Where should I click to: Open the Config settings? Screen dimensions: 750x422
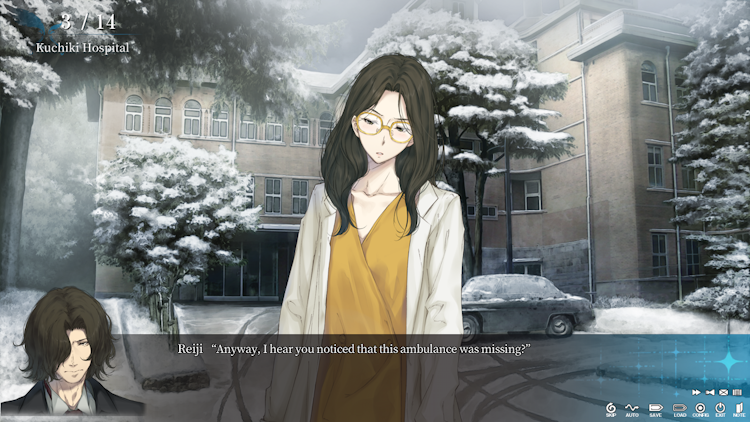[700, 408]
